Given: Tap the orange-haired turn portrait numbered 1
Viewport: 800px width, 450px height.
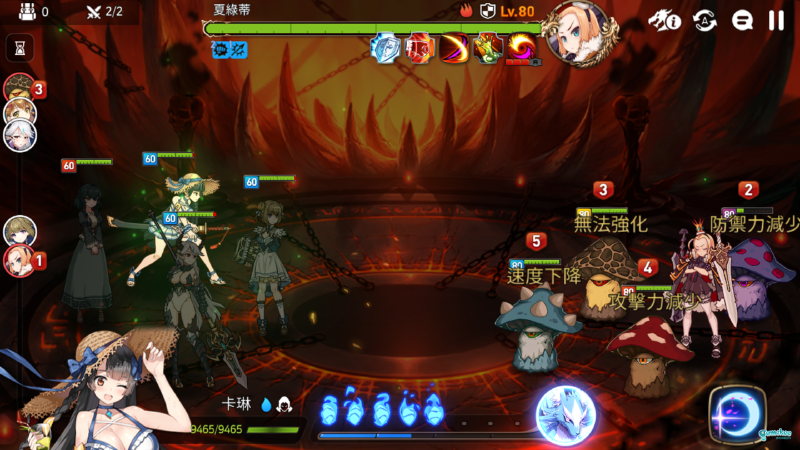Looking at the screenshot, I should (x=19, y=260).
